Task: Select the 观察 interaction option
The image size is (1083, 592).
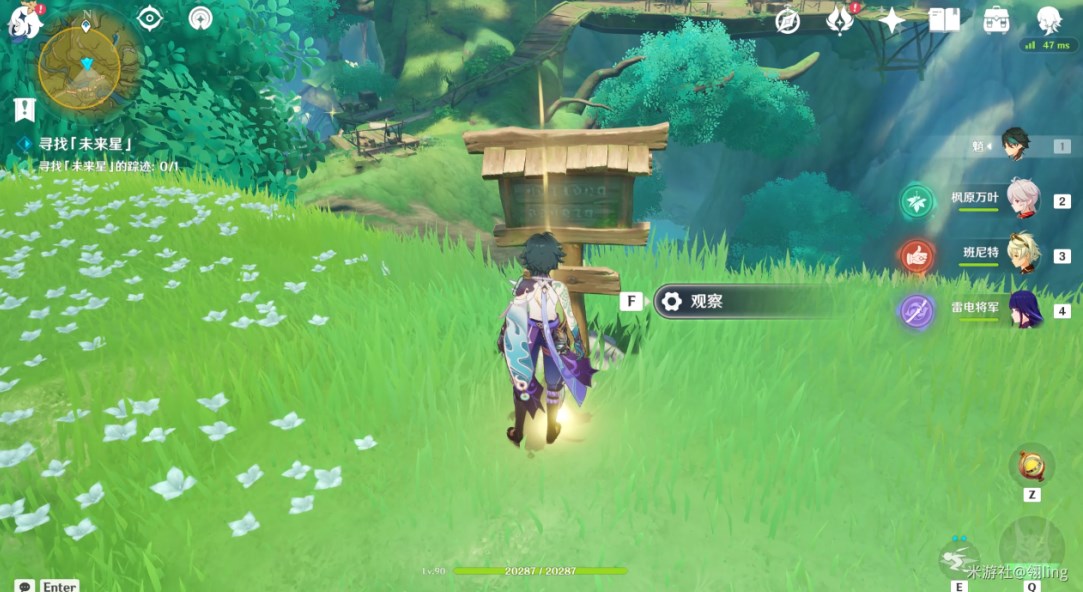Action: (x=742, y=301)
